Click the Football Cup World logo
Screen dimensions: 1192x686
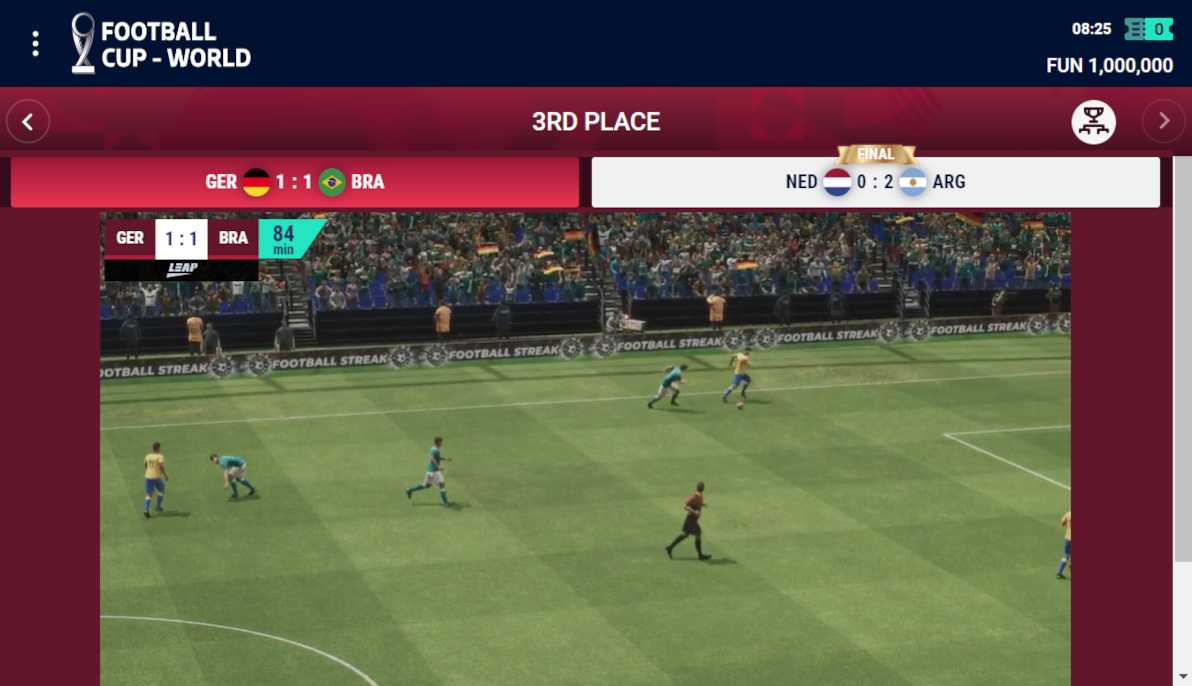coord(161,44)
